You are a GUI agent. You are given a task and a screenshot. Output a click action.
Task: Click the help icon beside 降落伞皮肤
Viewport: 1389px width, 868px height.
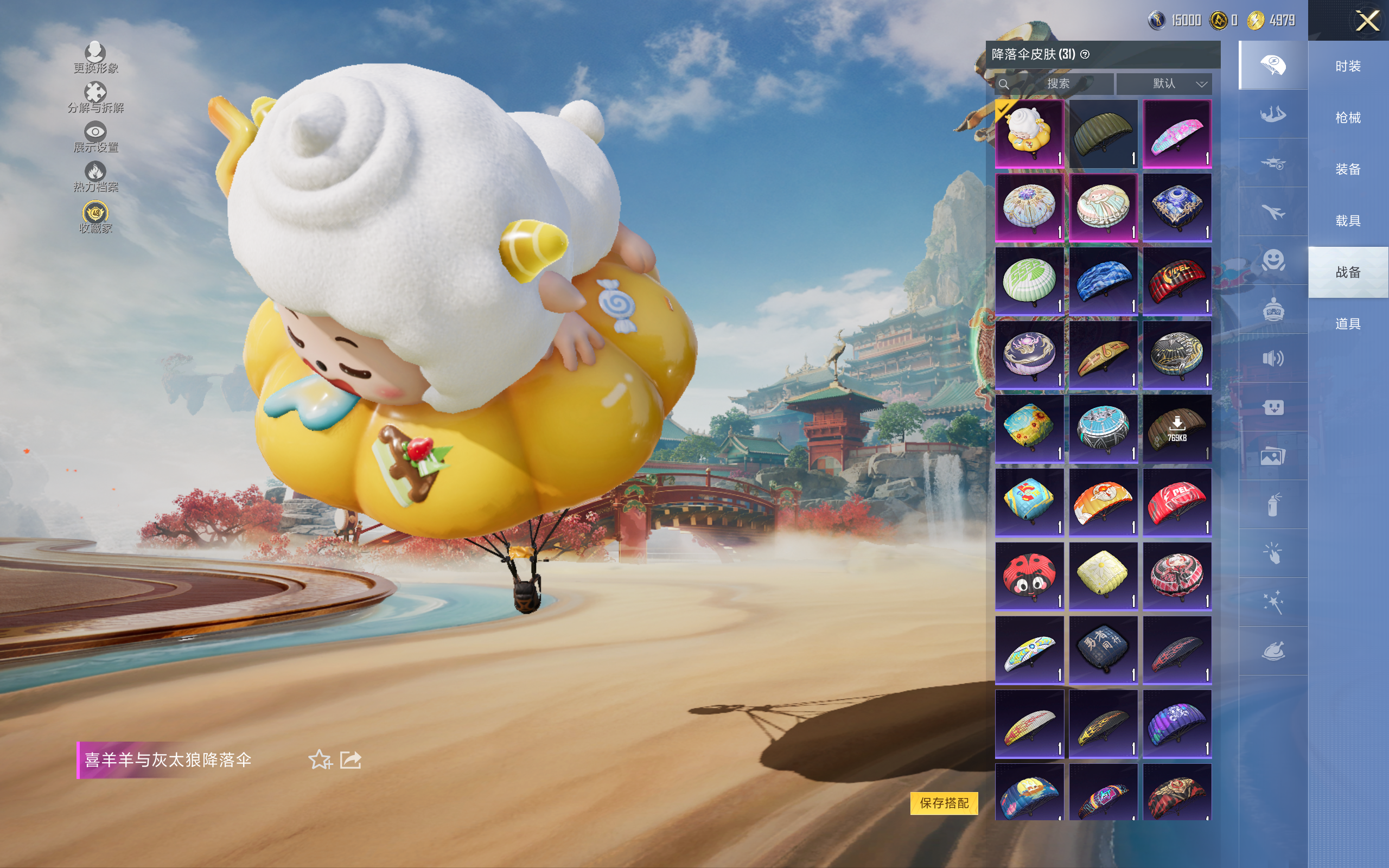1085,55
